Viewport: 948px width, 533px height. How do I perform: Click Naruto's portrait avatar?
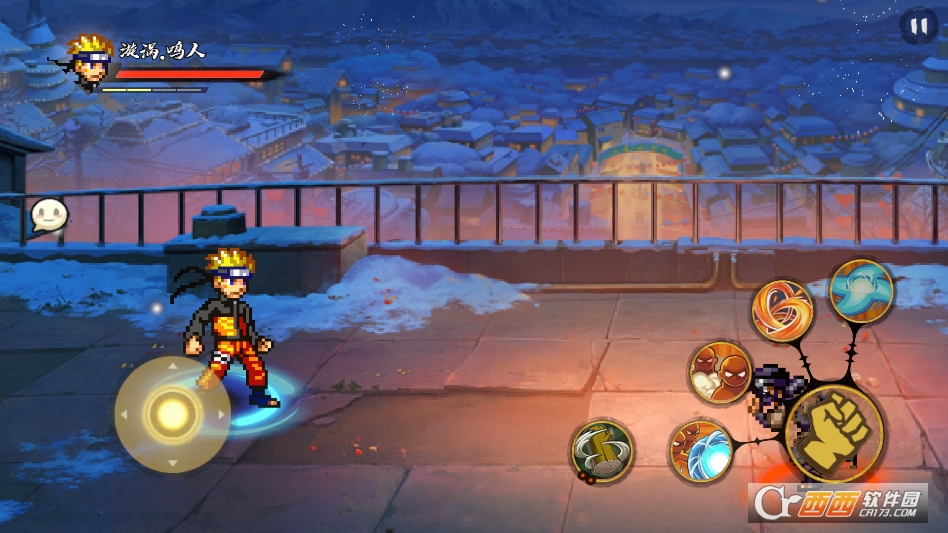90,62
